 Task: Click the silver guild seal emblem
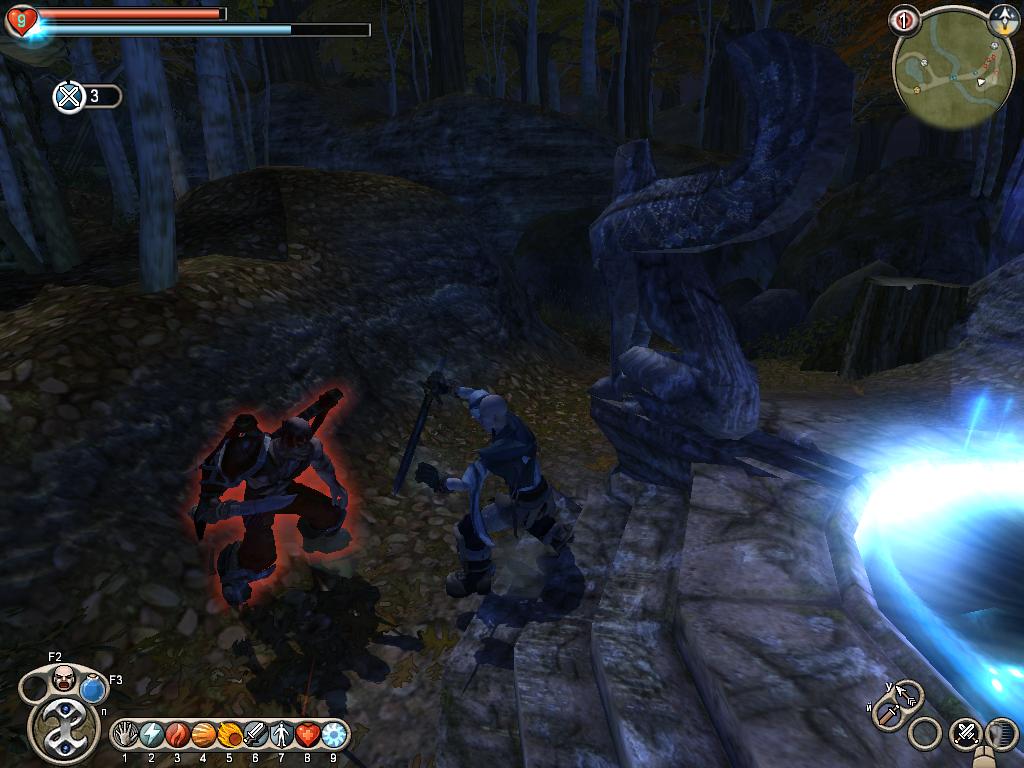point(63,729)
